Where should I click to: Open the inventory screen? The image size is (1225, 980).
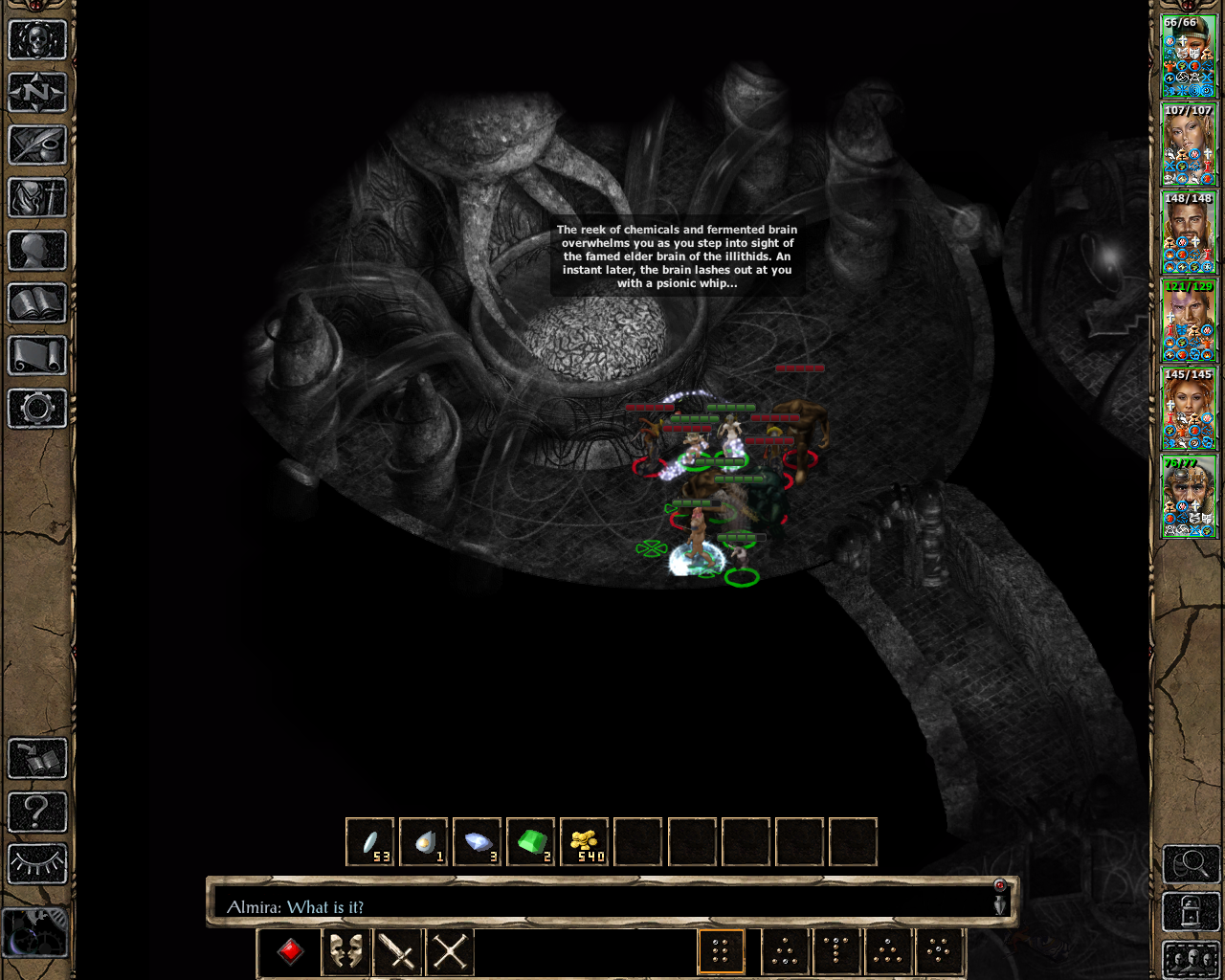click(37, 198)
